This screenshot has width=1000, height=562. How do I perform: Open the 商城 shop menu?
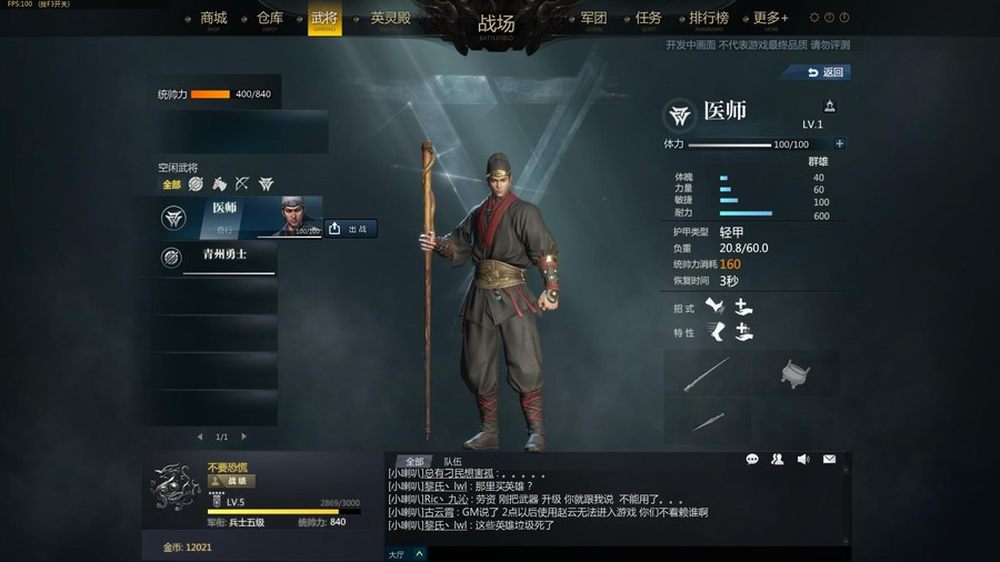(x=214, y=18)
